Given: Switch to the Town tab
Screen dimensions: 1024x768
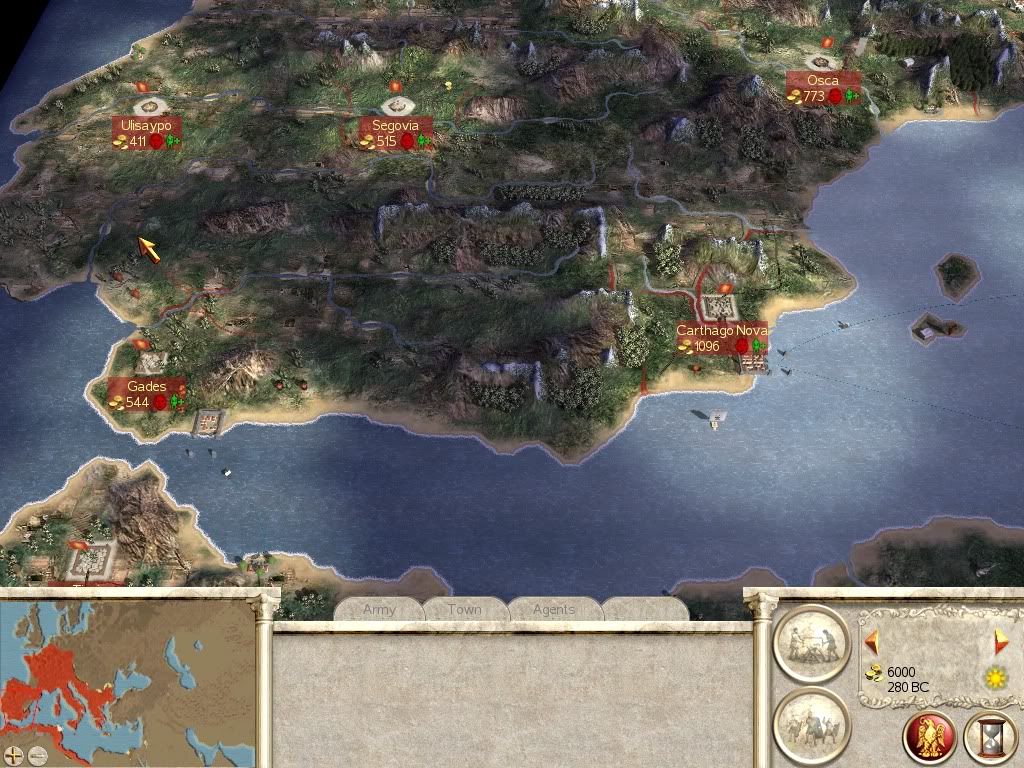Looking at the screenshot, I should (x=464, y=609).
